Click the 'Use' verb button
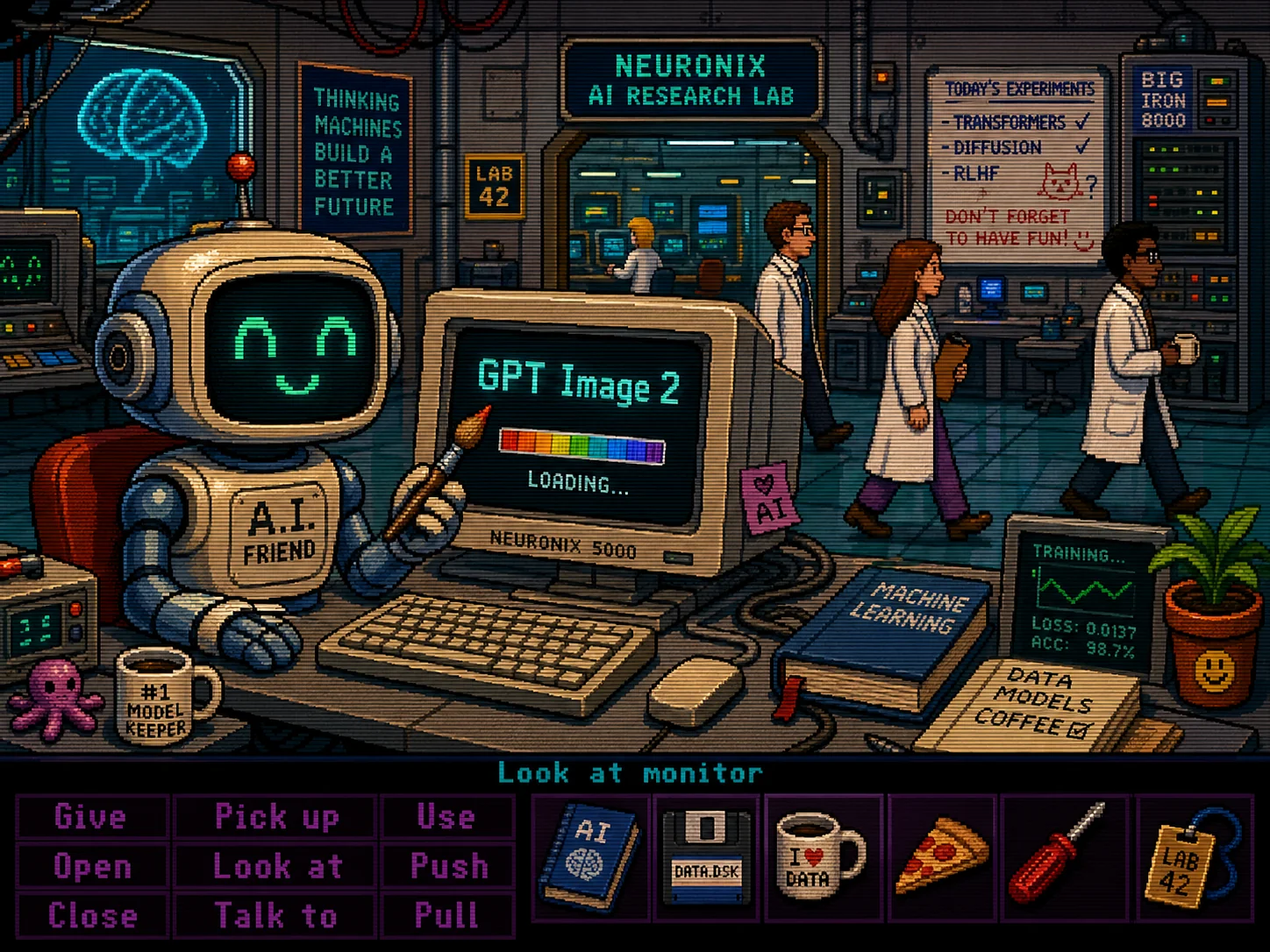1270x952 pixels. (x=447, y=817)
